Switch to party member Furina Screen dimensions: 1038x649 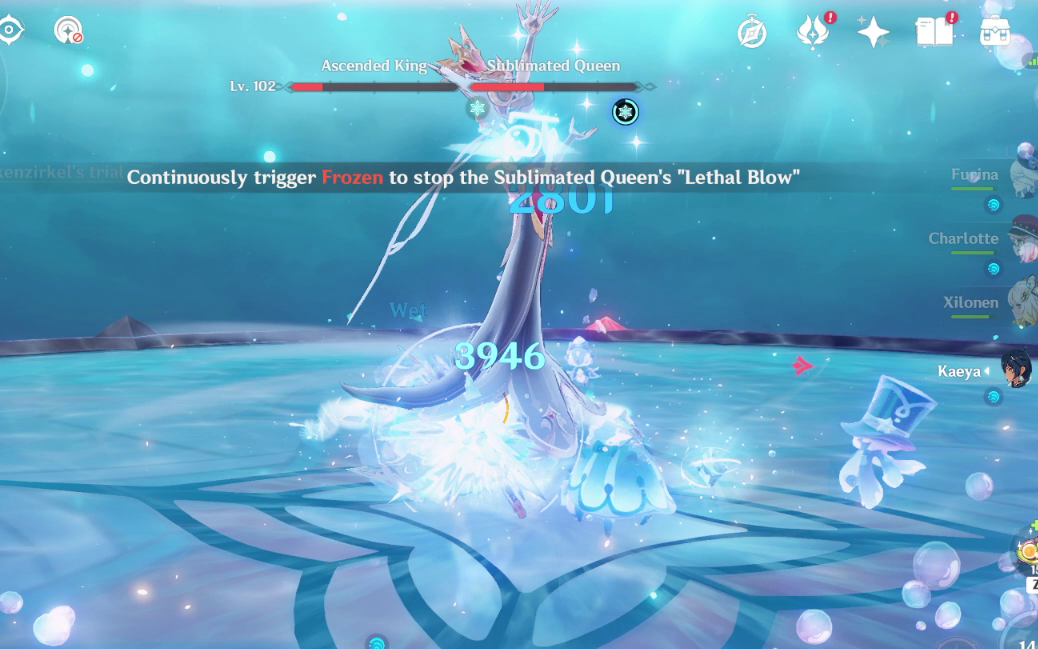tap(1022, 176)
